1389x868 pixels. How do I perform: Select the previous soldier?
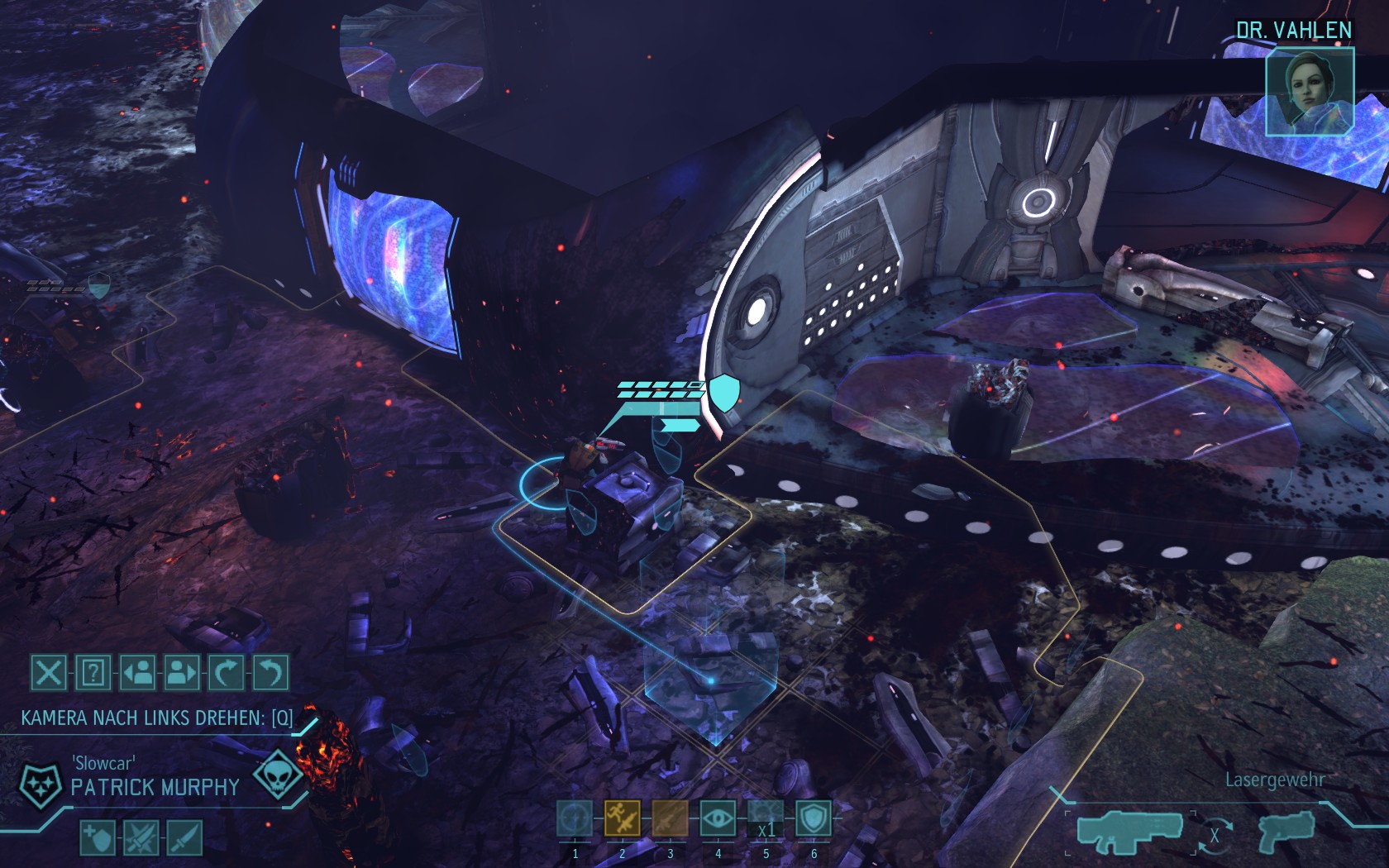pyautogui.click(x=138, y=673)
